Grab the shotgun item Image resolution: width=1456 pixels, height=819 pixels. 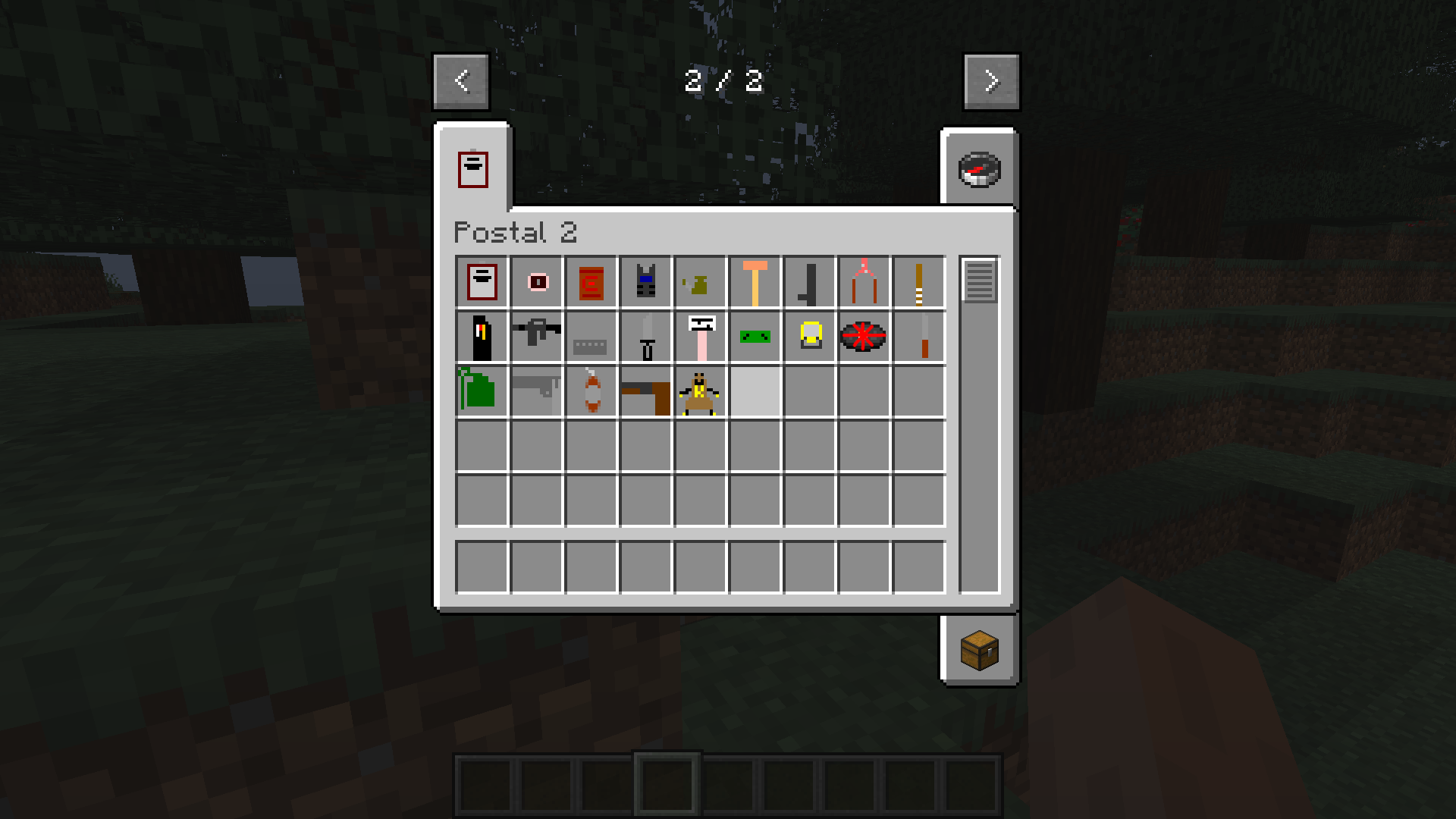[536, 391]
